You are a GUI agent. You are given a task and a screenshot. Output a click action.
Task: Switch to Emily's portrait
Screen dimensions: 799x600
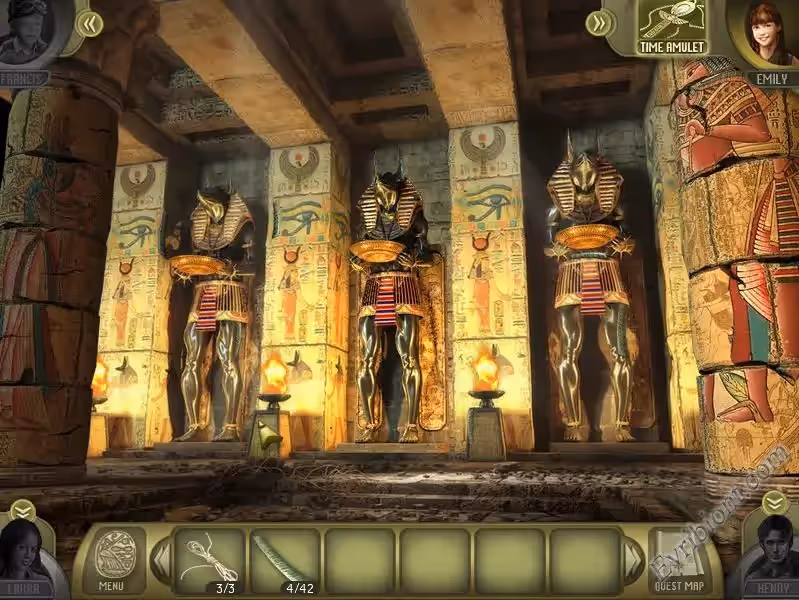(x=770, y=35)
